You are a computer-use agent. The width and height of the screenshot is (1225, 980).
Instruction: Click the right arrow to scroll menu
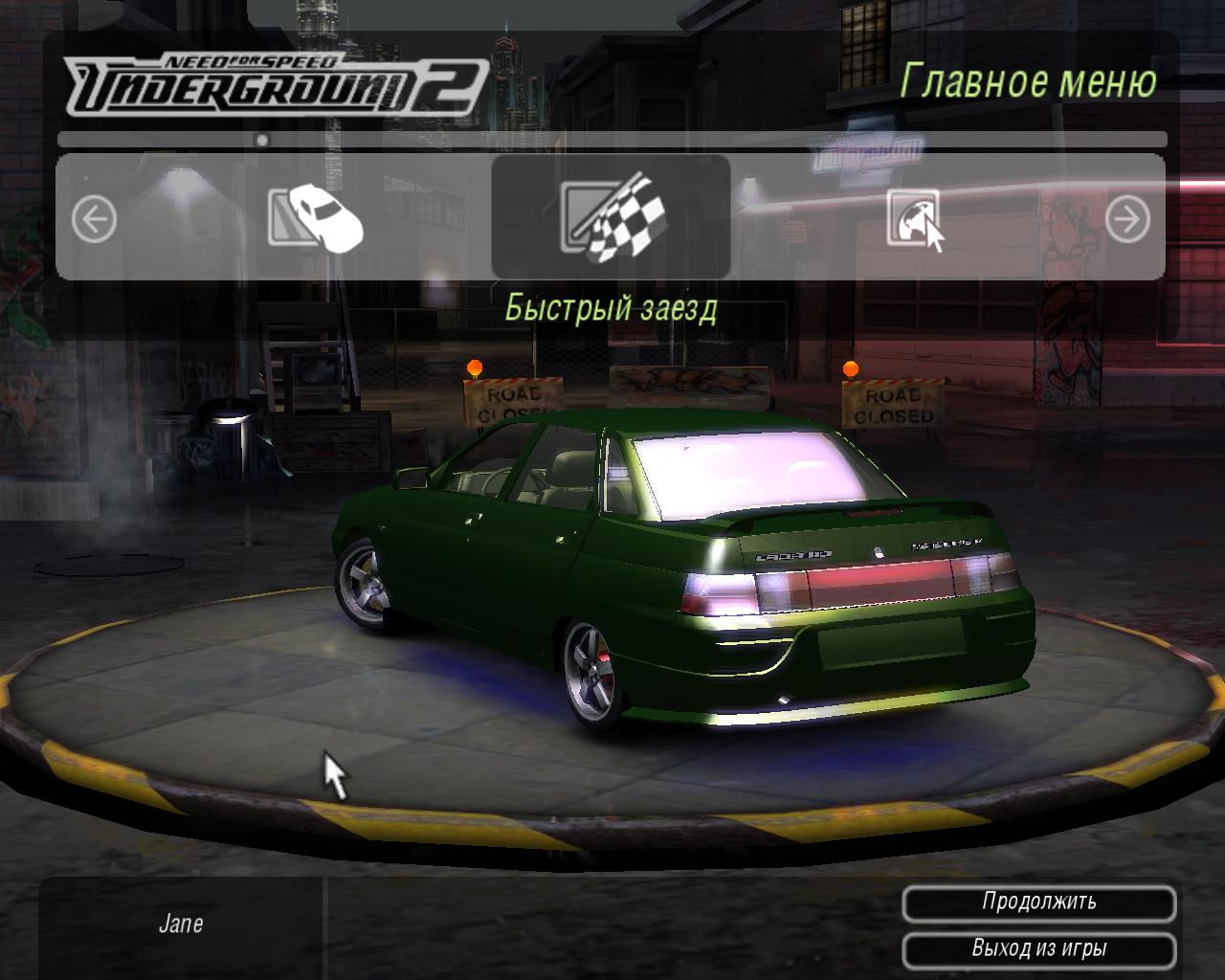(x=1127, y=221)
